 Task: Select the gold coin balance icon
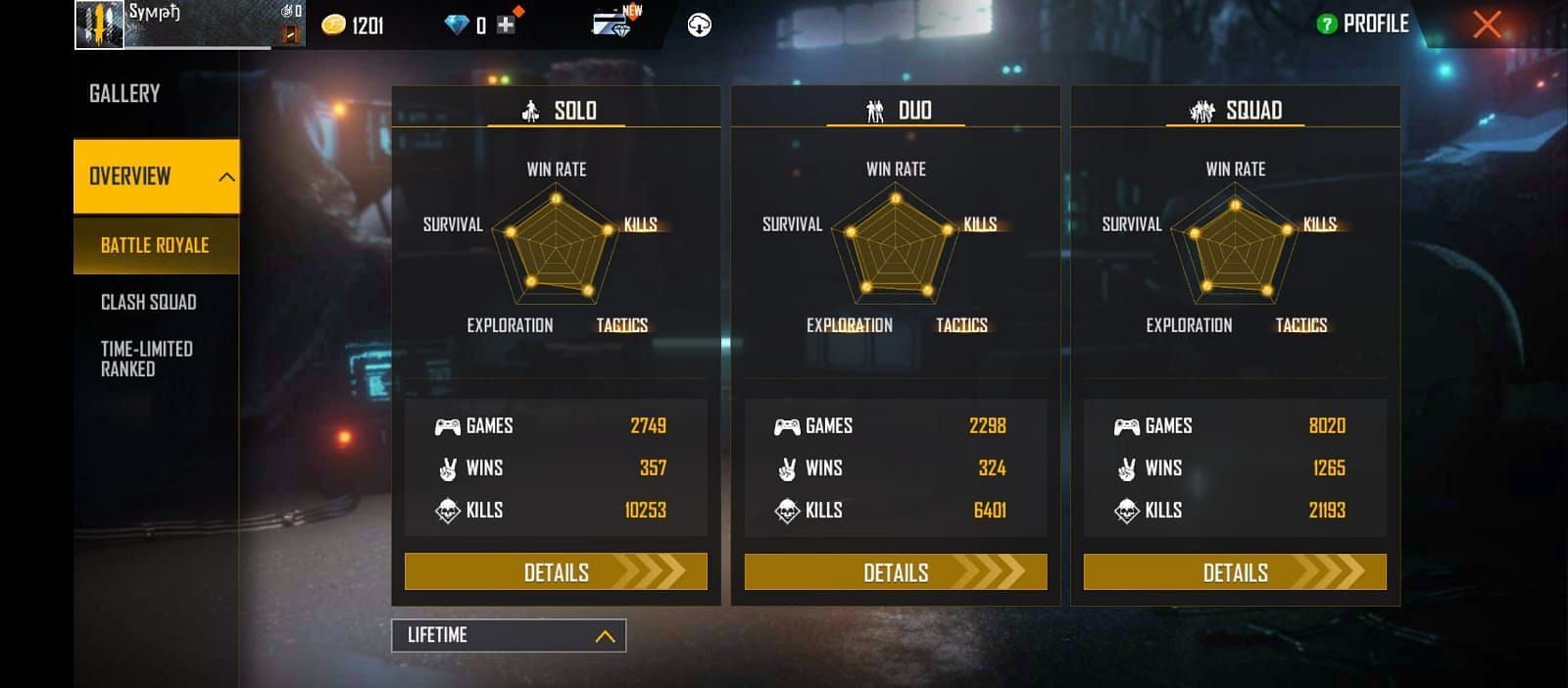tap(334, 25)
